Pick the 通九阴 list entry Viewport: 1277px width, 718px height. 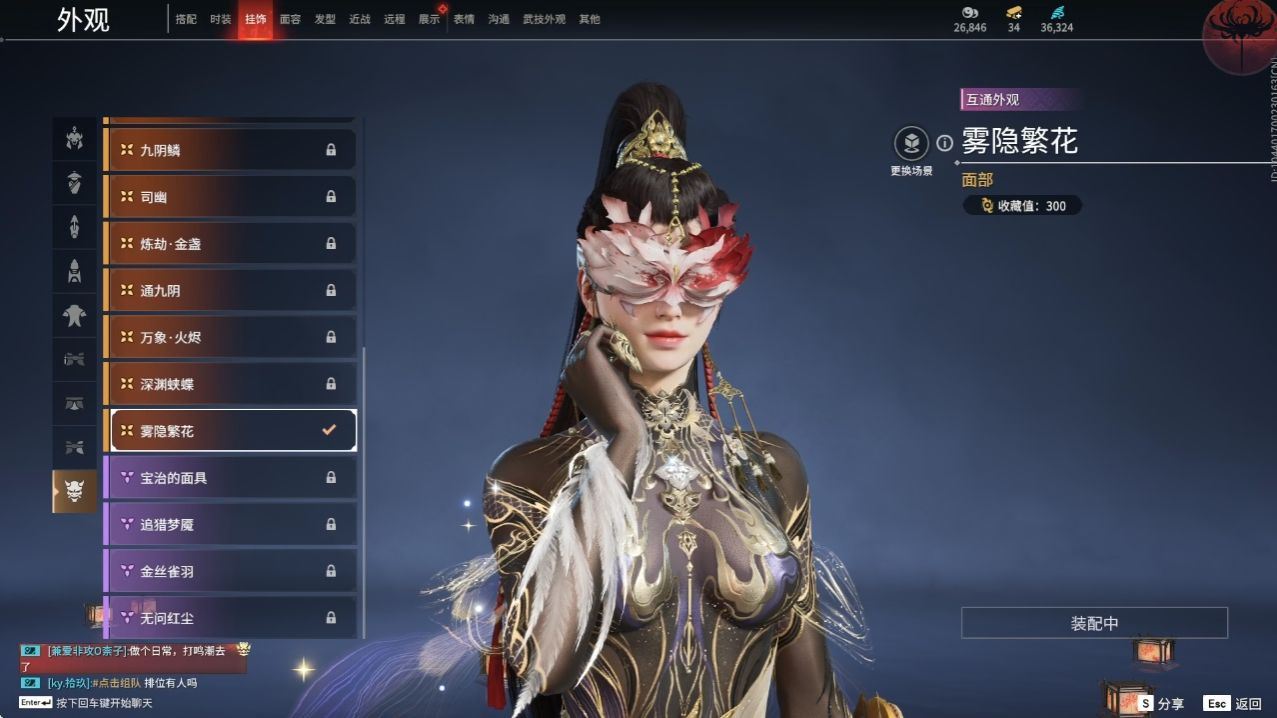pyautogui.click(x=230, y=291)
